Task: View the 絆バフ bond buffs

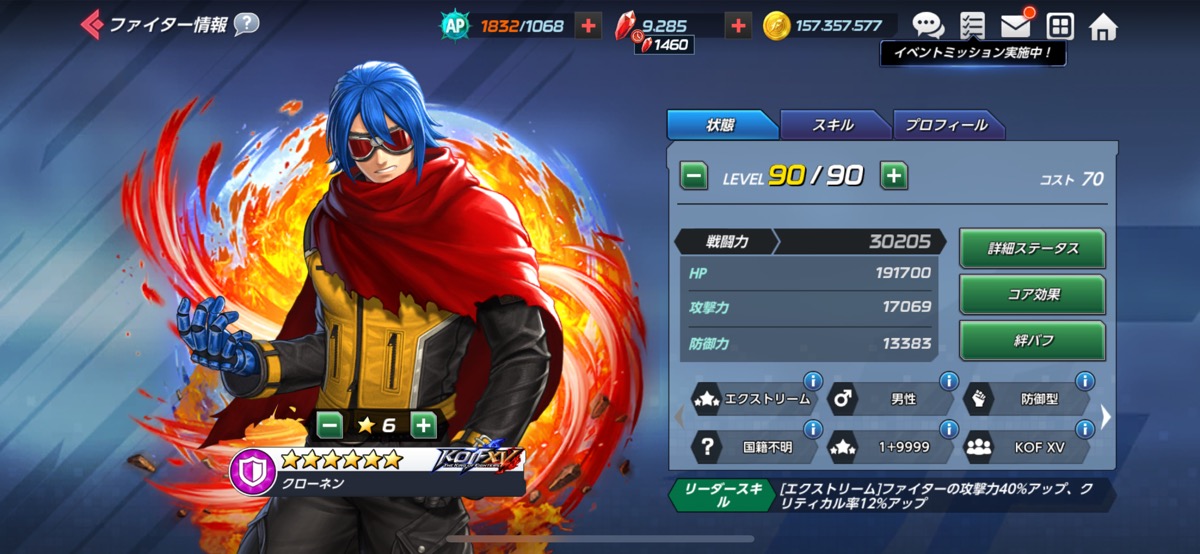Action: click(1032, 341)
